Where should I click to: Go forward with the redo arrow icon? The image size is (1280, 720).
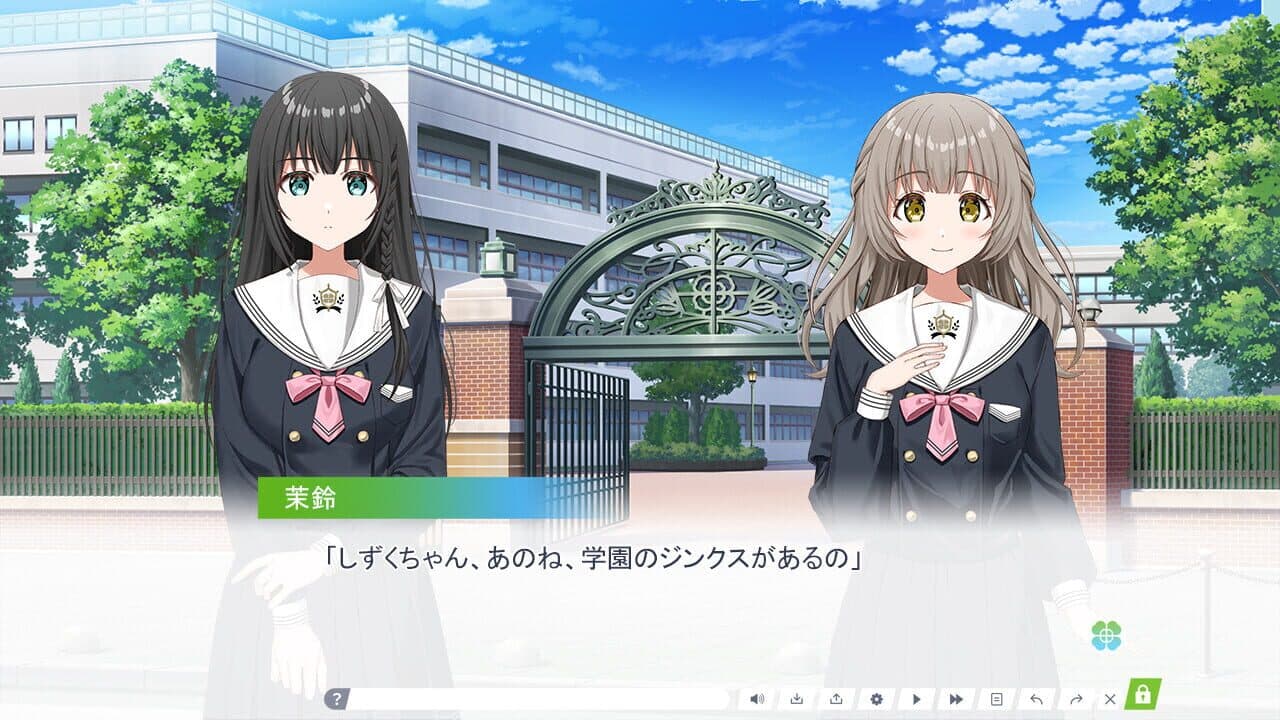pos(1076,698)
